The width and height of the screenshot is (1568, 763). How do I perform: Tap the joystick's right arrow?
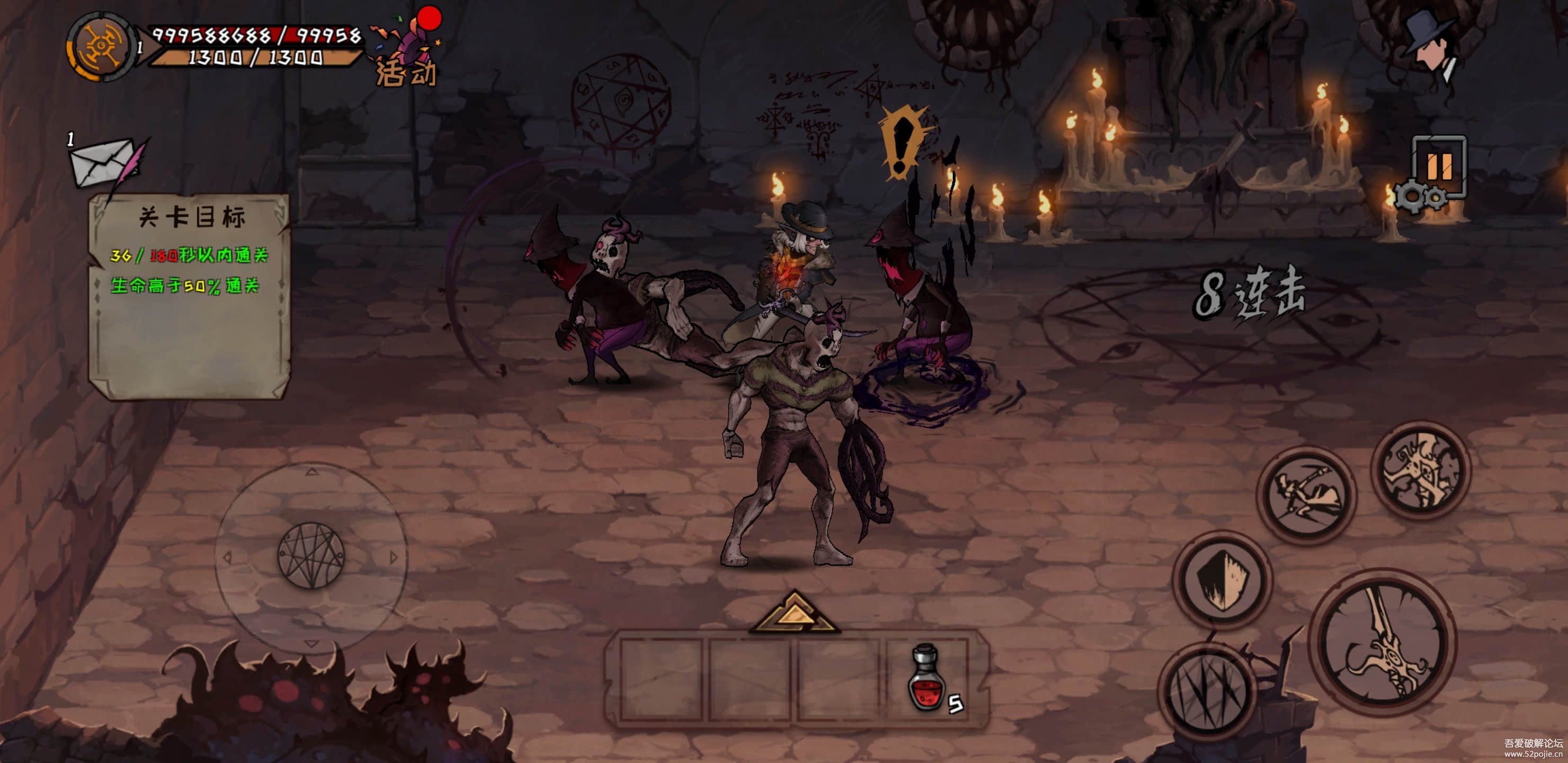(x=393, y=556)
